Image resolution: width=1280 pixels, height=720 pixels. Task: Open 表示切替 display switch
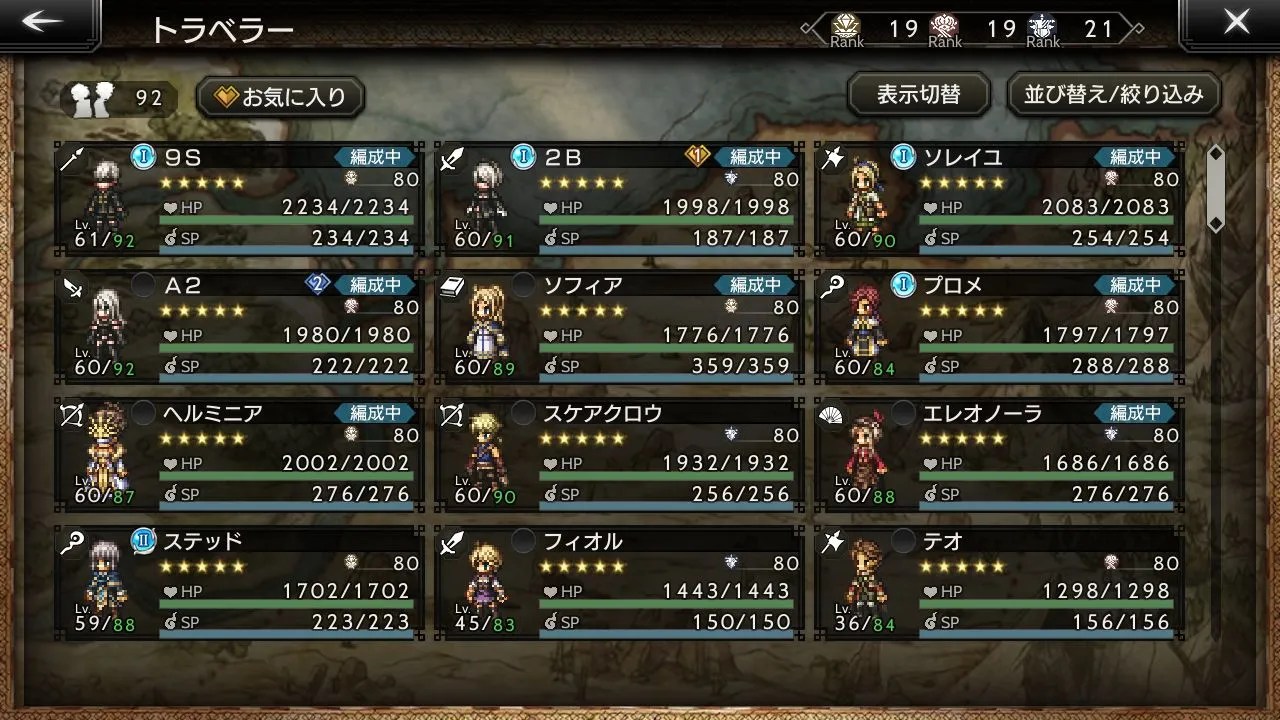coord(918,95)
